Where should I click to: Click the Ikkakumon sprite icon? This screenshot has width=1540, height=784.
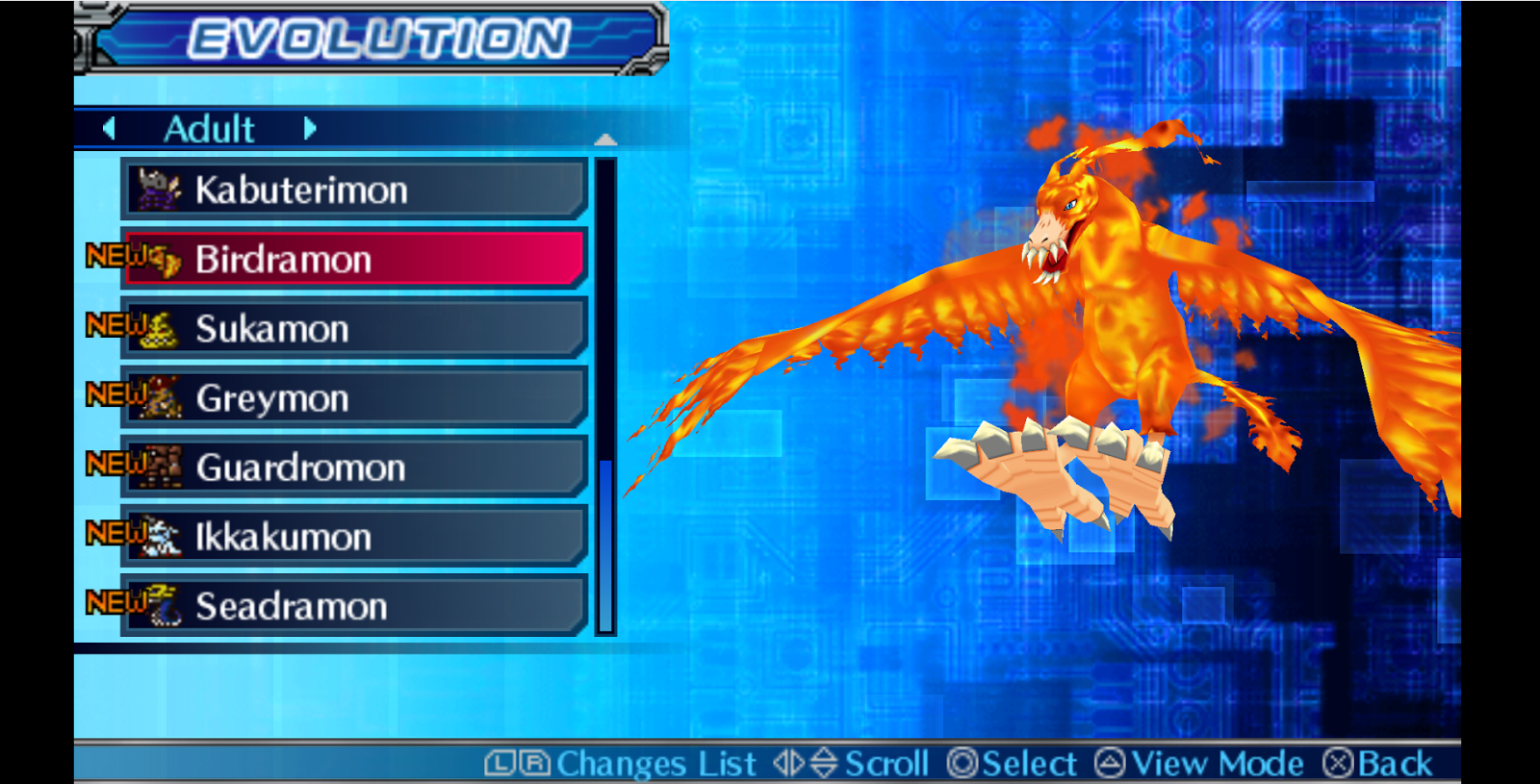[162, 538]
